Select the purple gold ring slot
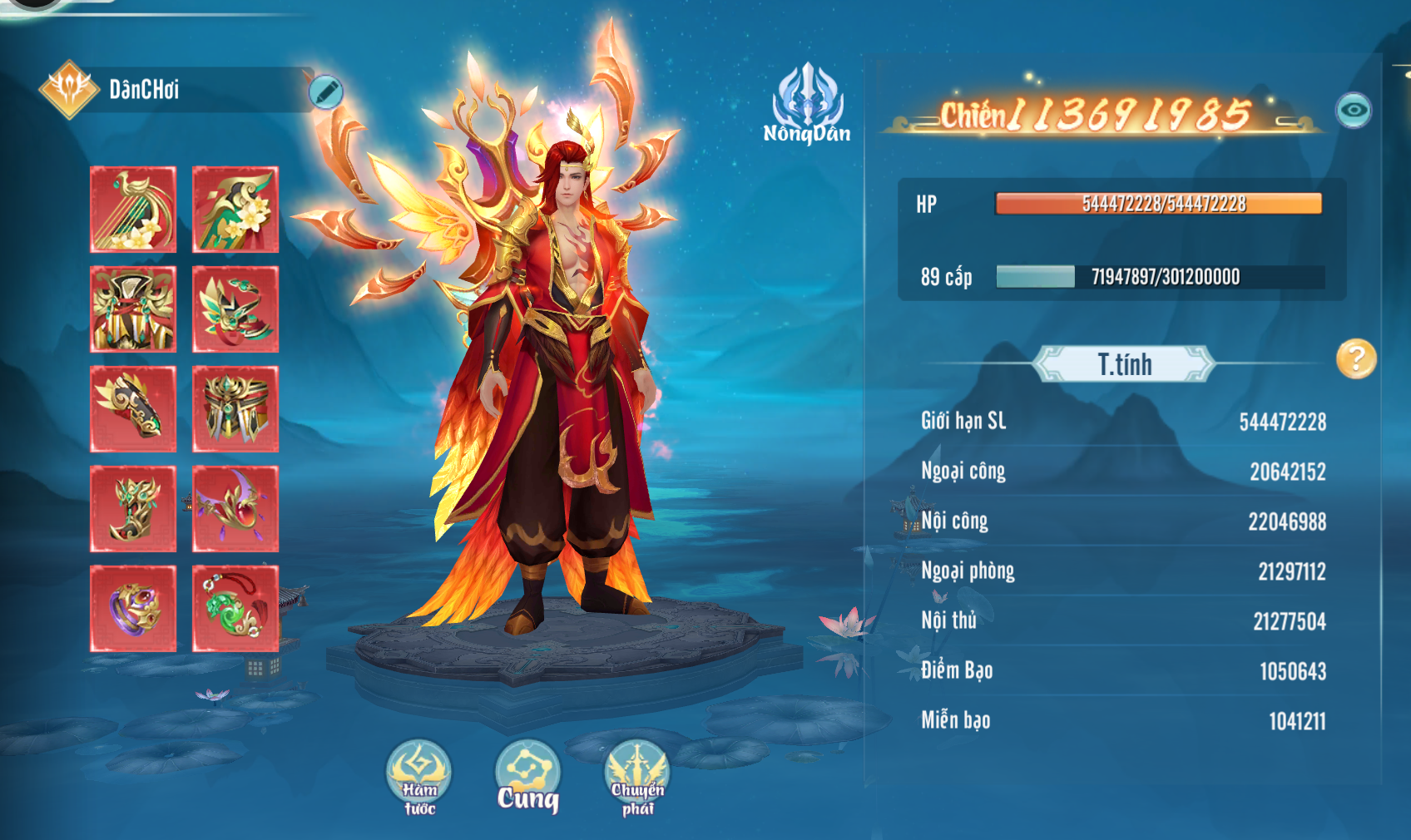This screenshot has height=840, width=1411. pos(133,609)
